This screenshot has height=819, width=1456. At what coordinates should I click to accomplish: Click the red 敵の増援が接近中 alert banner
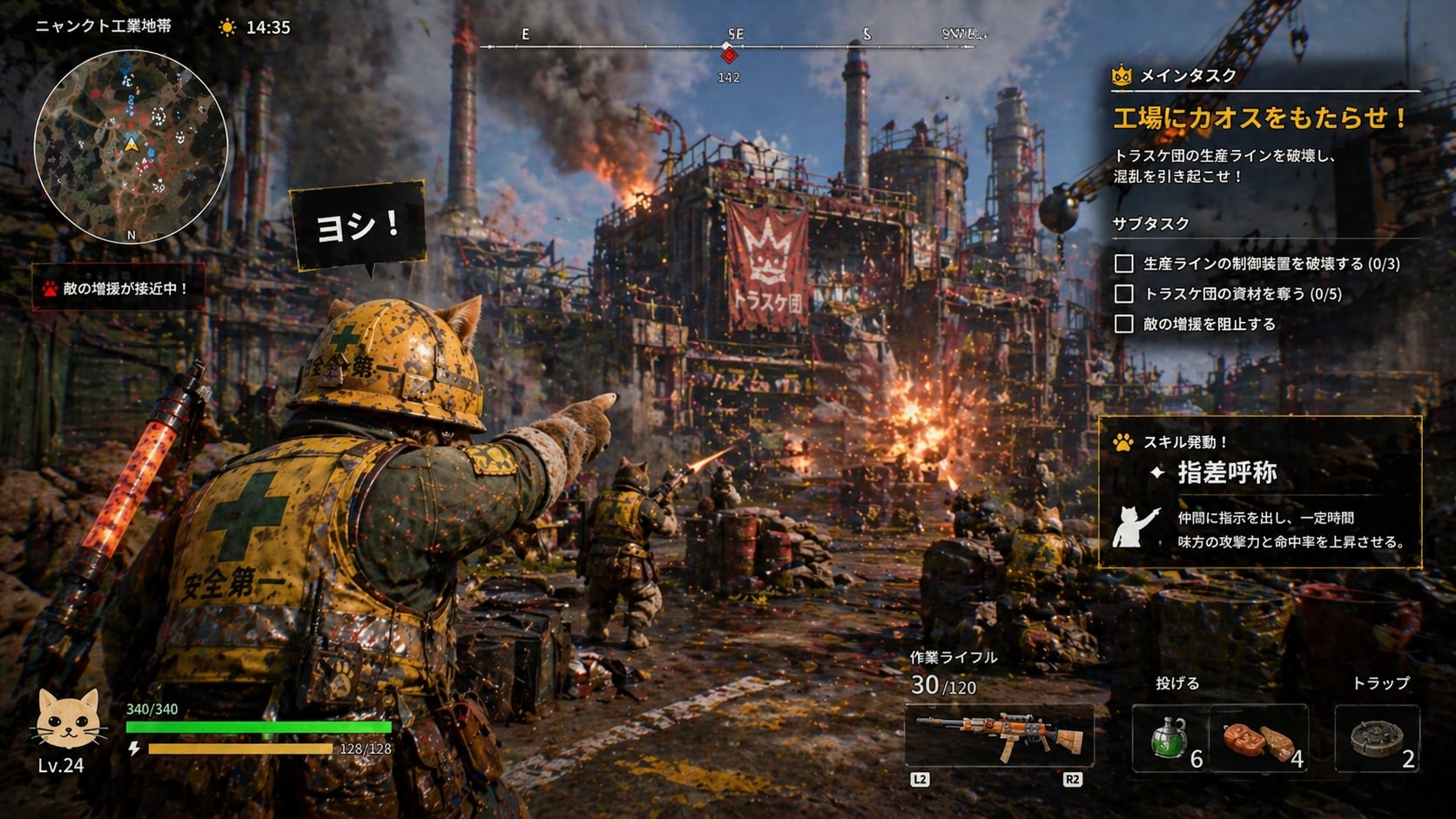click(118, 288)
